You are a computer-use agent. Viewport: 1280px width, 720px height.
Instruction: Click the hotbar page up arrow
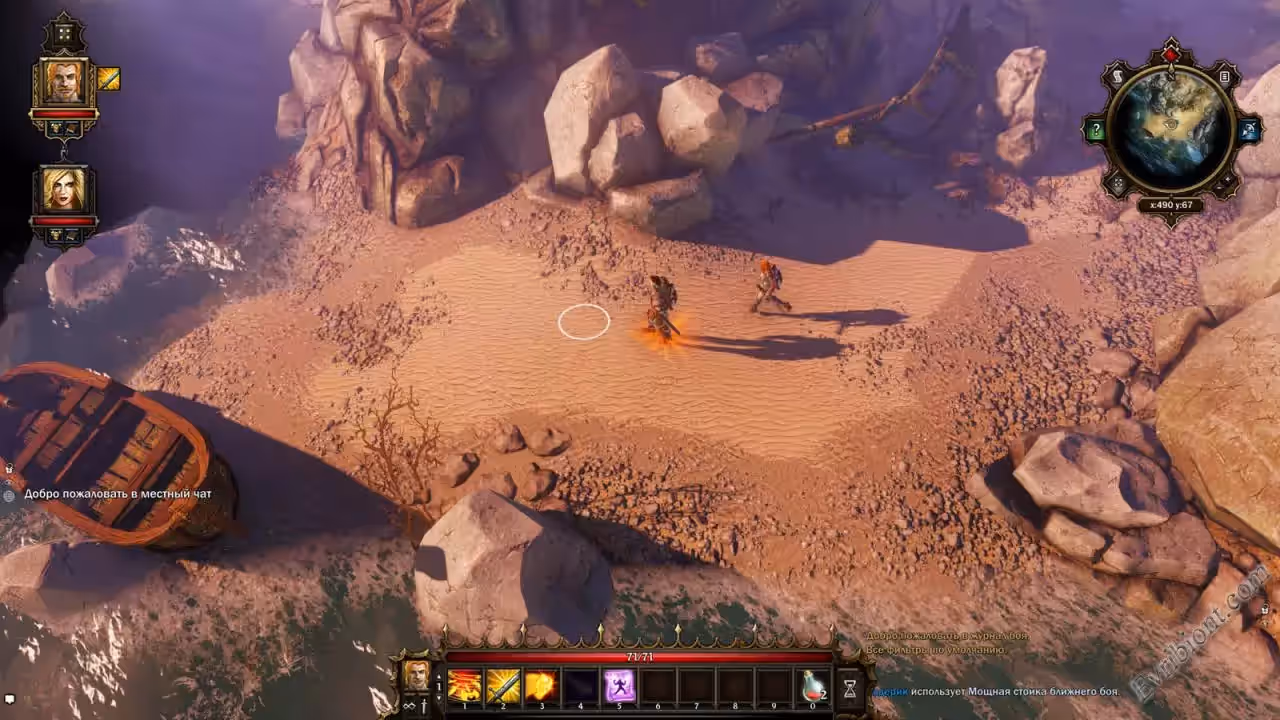(x=438, y=675)
